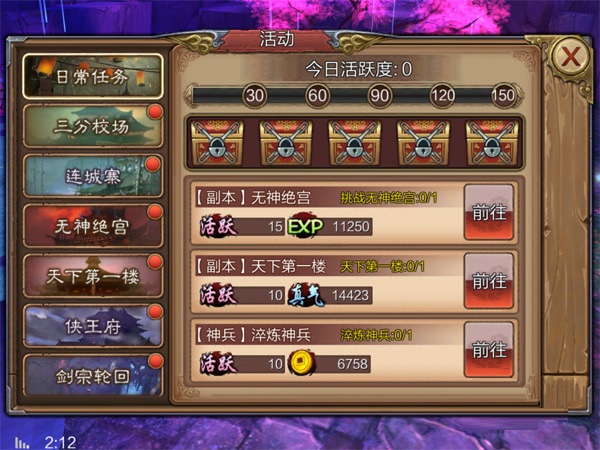Select the 90 activity reward chest

point(355,143)
